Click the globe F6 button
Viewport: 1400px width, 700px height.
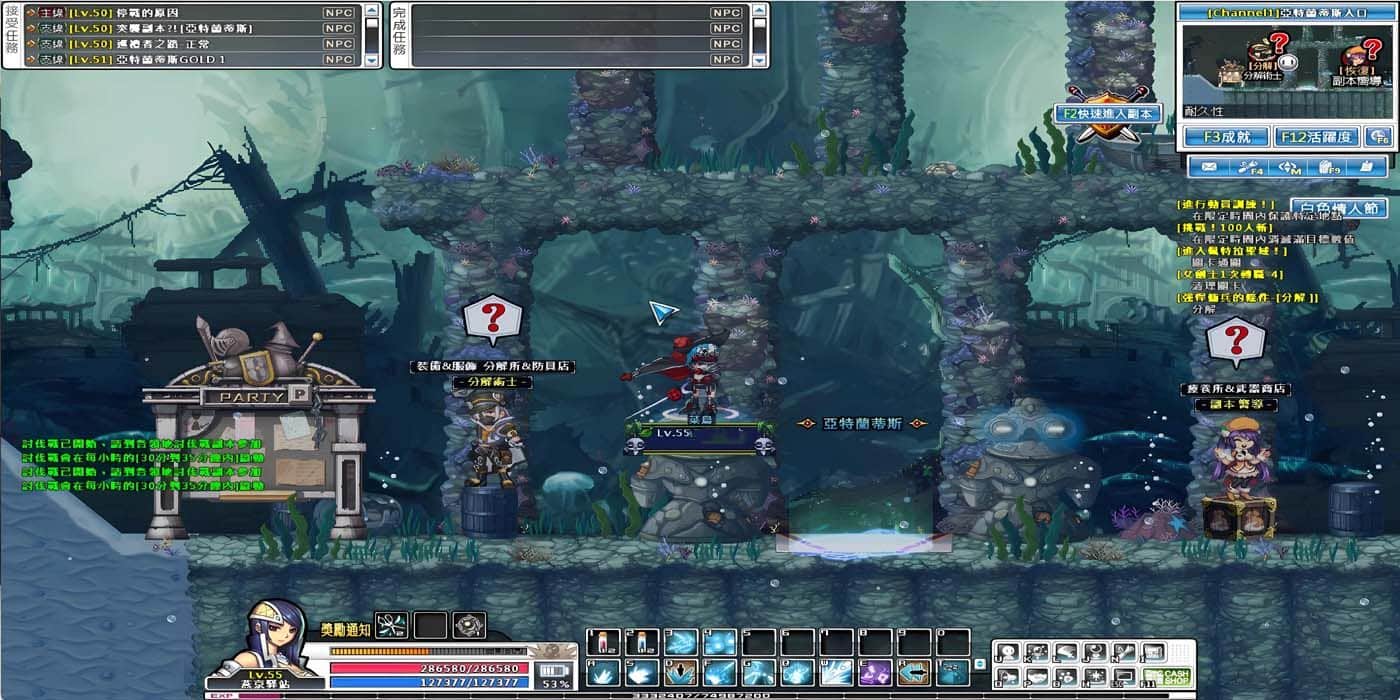pyautogui.click(x=1379, y=137)
